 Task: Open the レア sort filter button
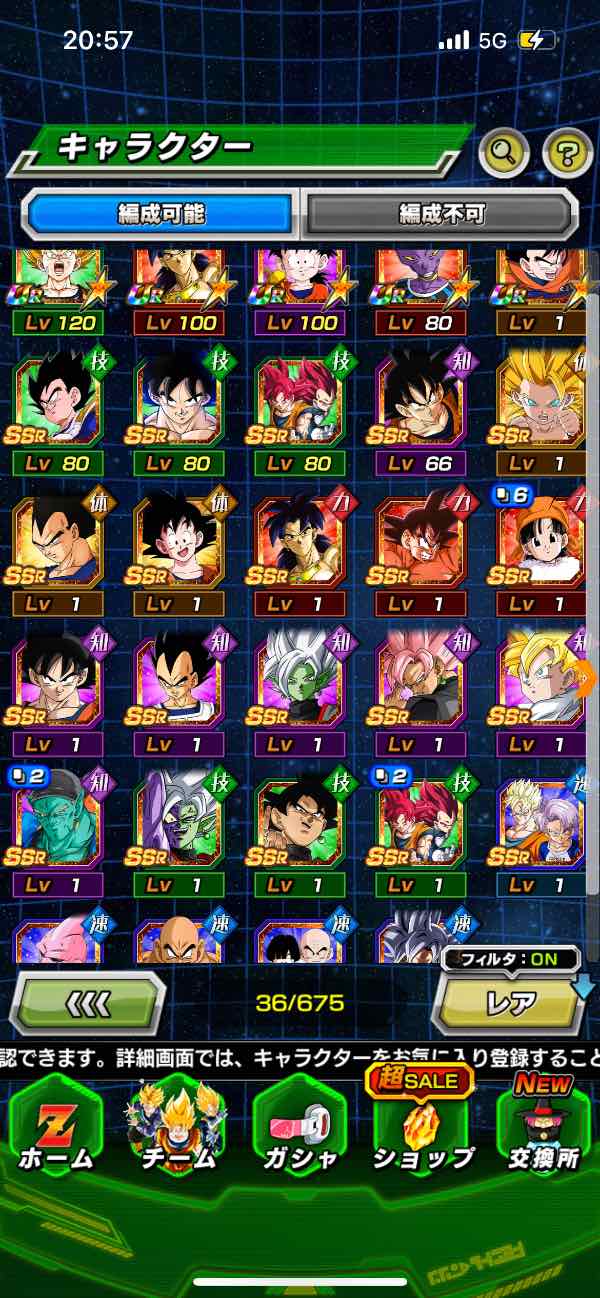(508, 1002)
